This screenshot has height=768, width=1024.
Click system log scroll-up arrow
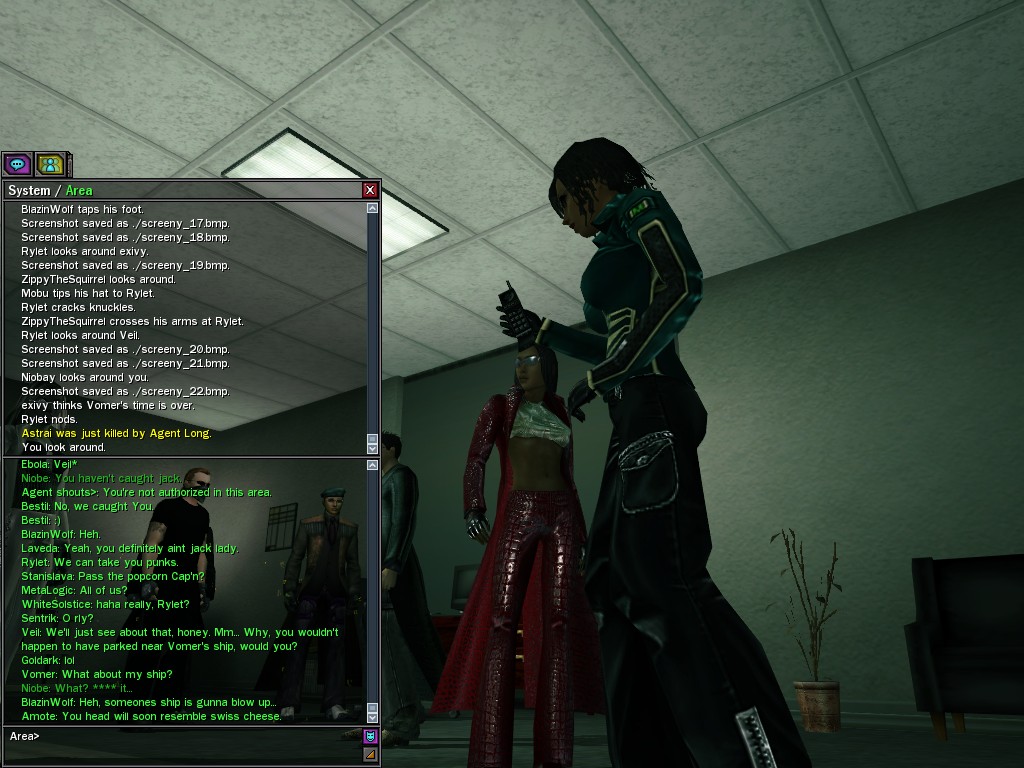point(373,209)
